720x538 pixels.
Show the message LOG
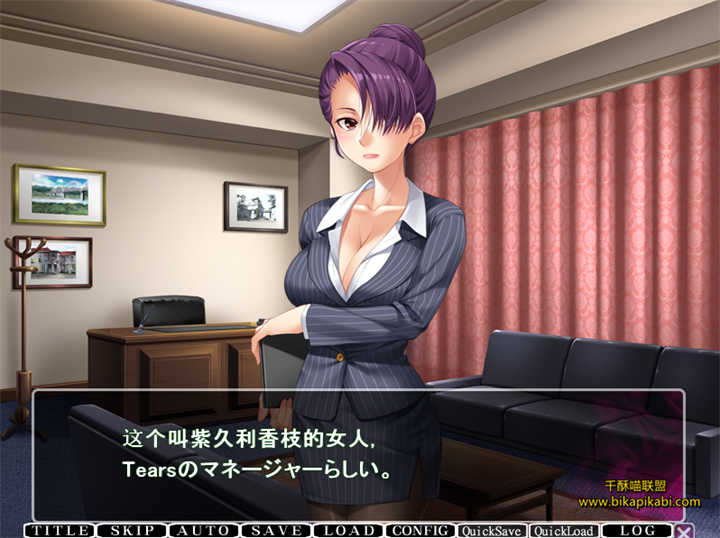[x=637, y=530]
